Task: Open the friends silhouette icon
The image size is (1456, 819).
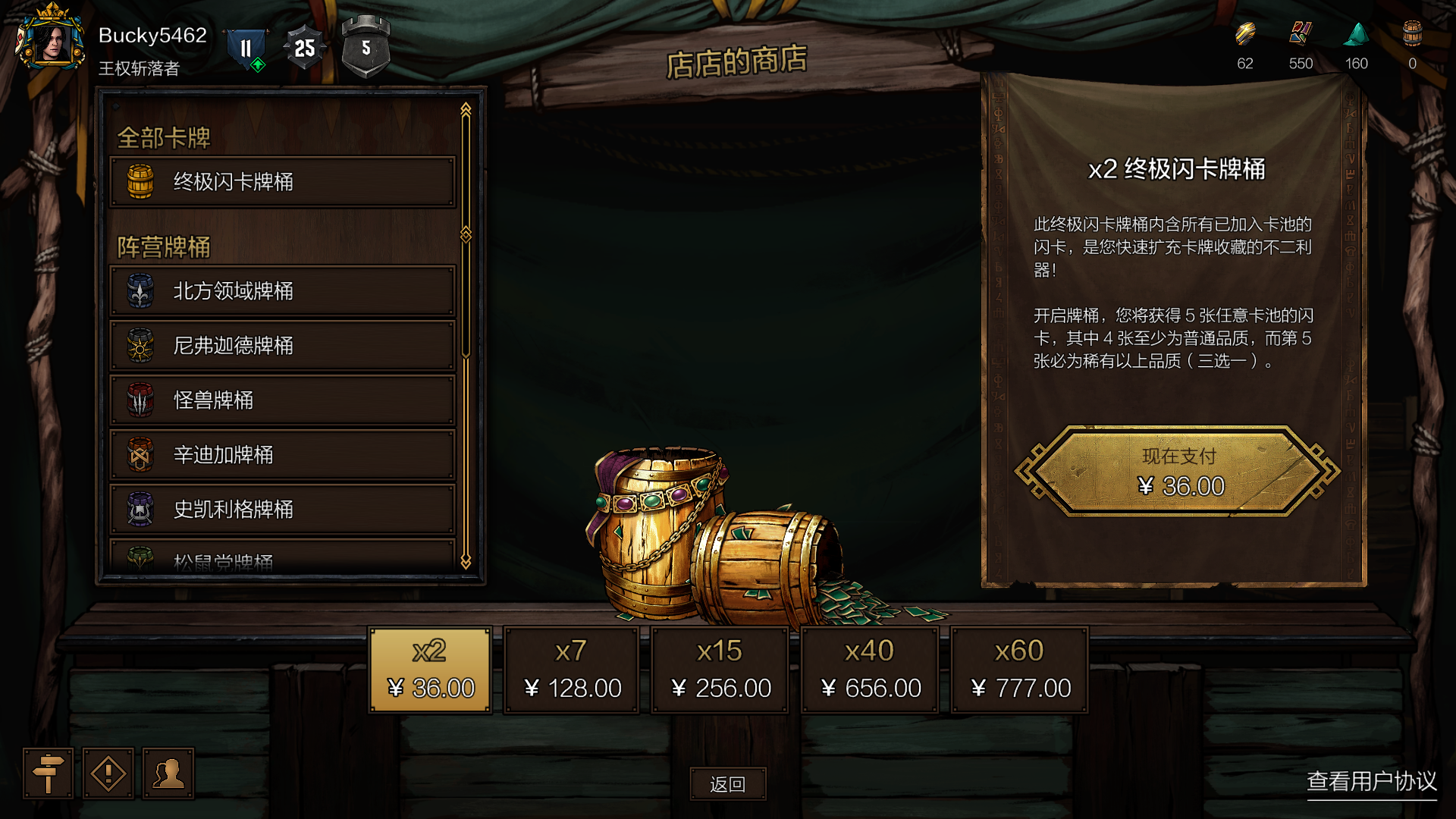Action: coord(168,773)
